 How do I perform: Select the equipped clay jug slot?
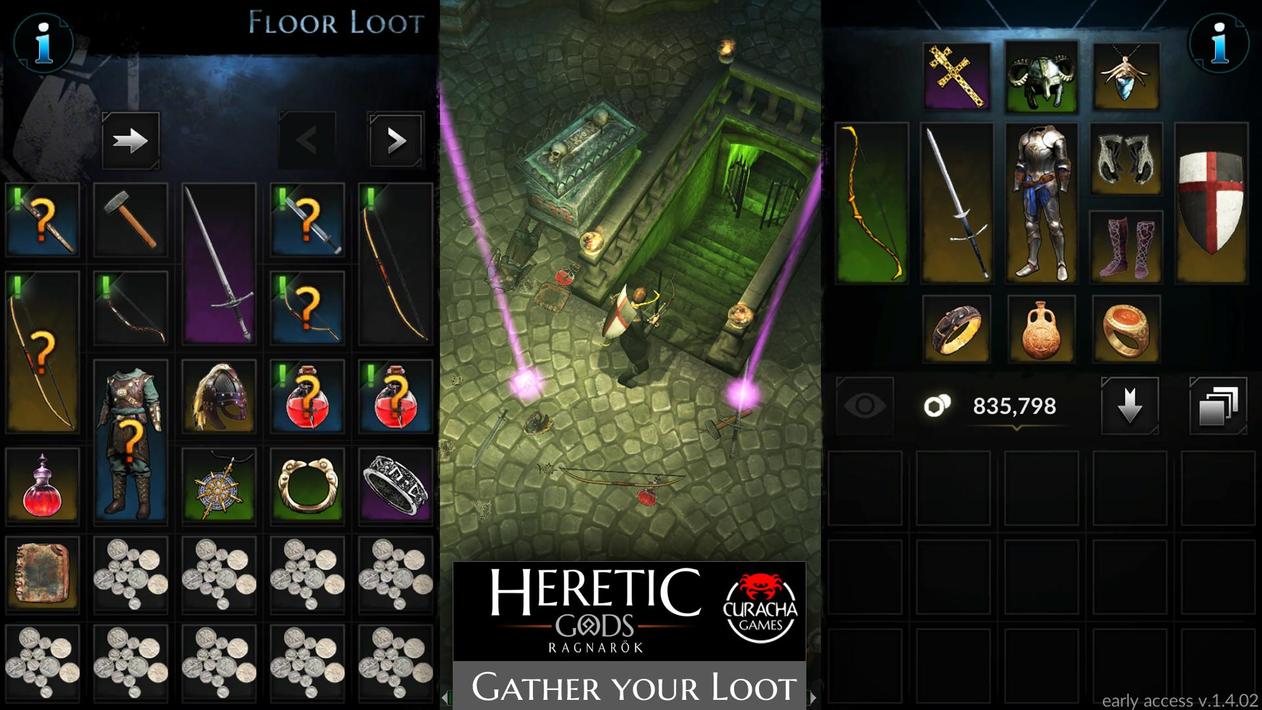1042,328
